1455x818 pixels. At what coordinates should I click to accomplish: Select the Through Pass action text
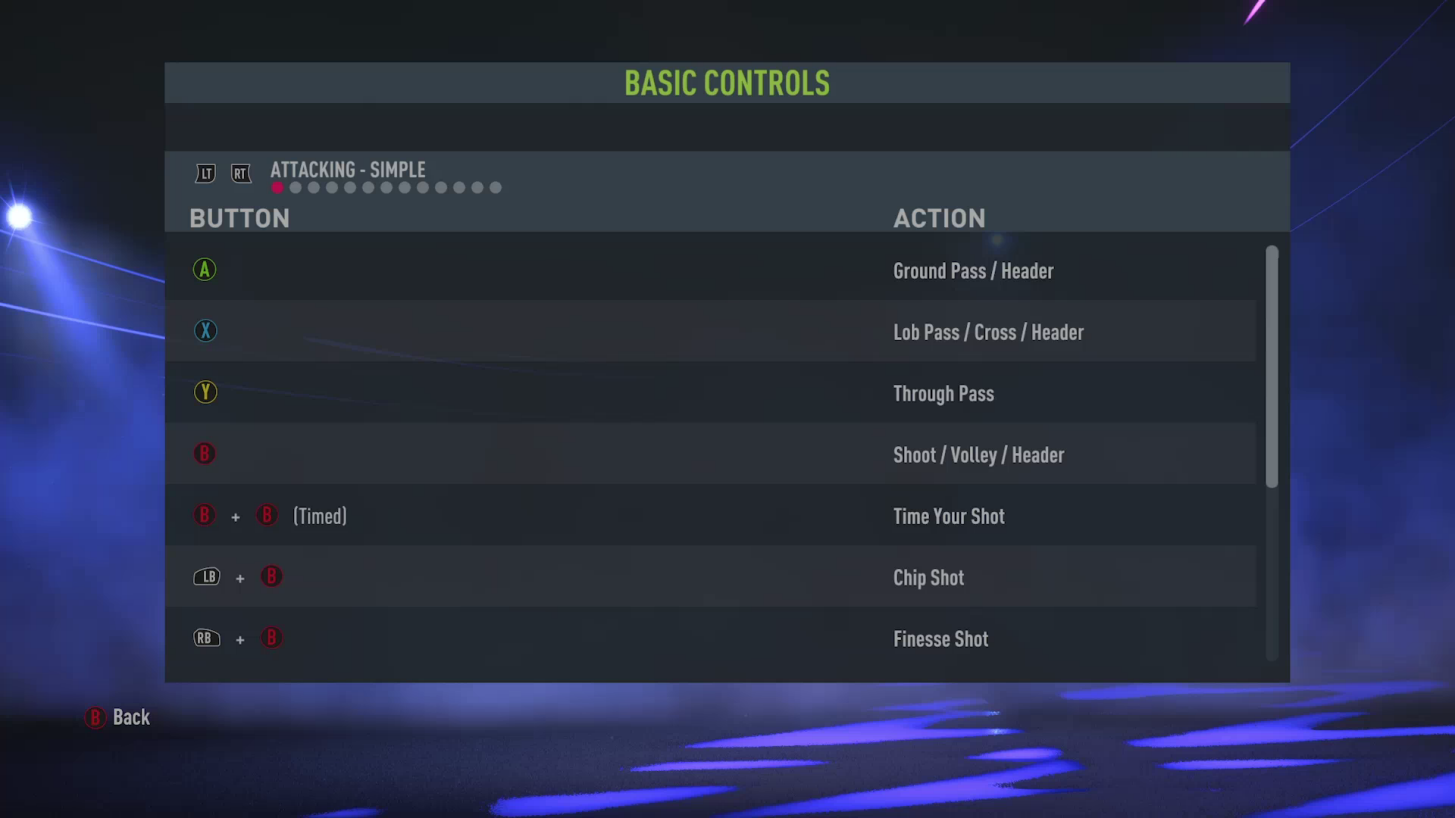[x=943, y=393]
